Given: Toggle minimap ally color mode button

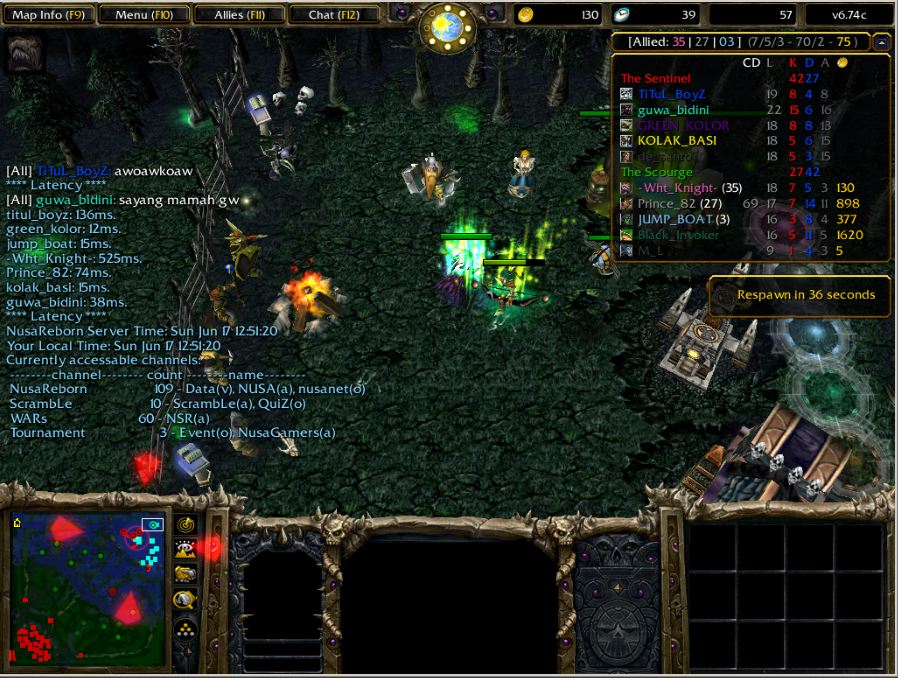Looking at the screenshot, I should pos(185,574).
